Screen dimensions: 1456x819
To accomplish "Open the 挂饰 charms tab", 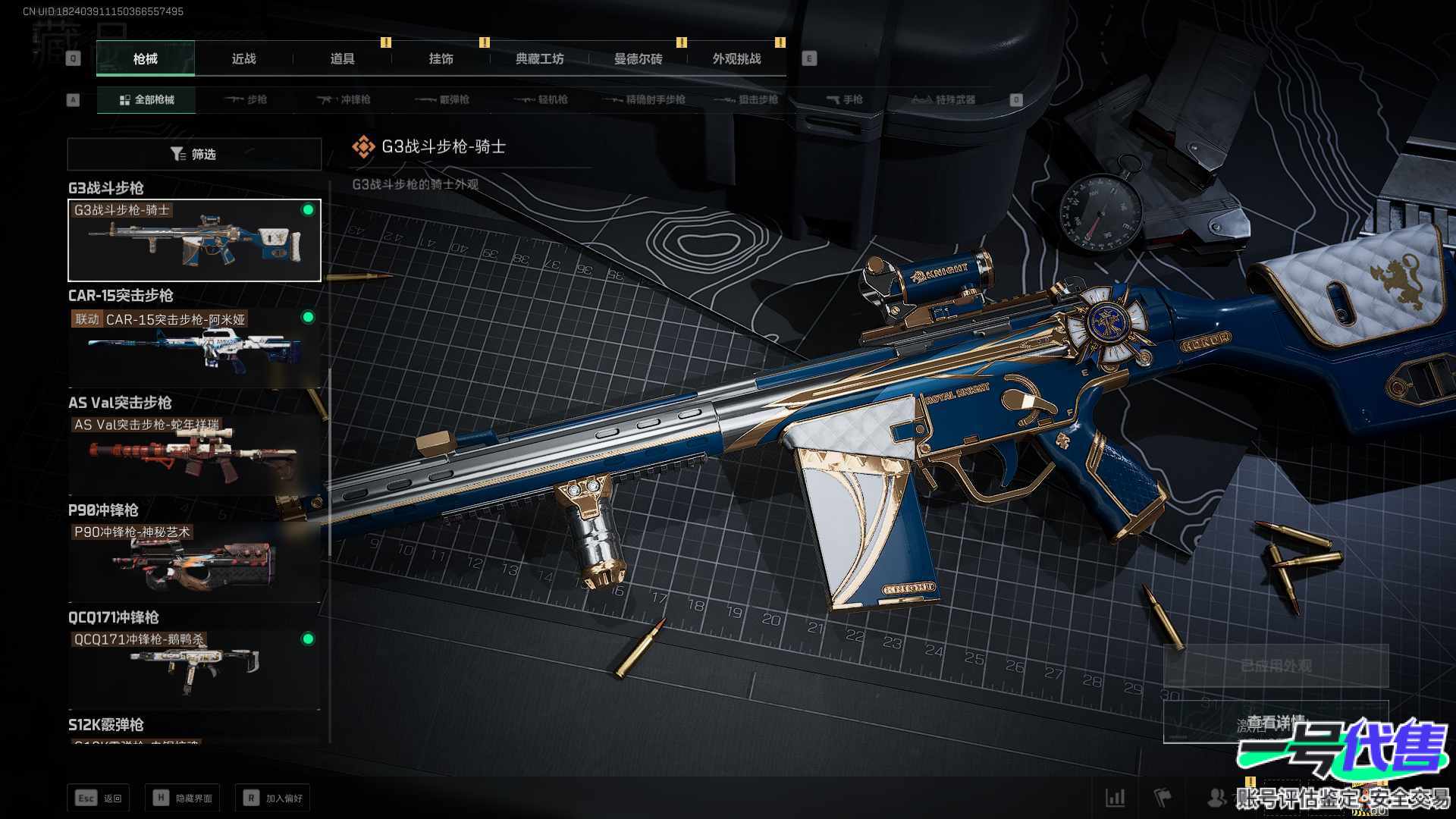I will tap(441, 58).
